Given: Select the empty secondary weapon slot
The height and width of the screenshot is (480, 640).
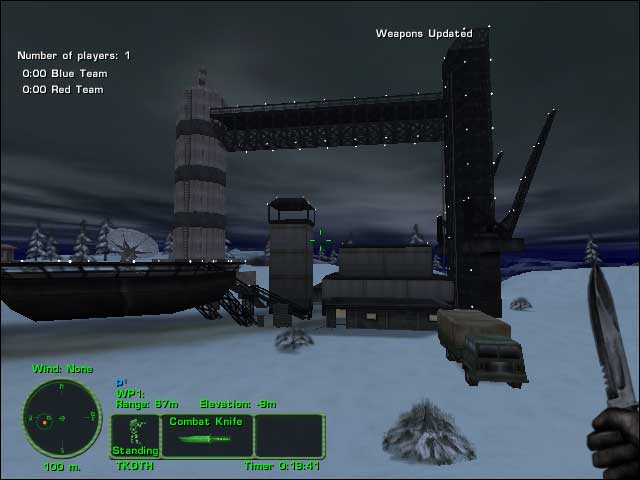Looking at the screenshot, I should 289,435.
